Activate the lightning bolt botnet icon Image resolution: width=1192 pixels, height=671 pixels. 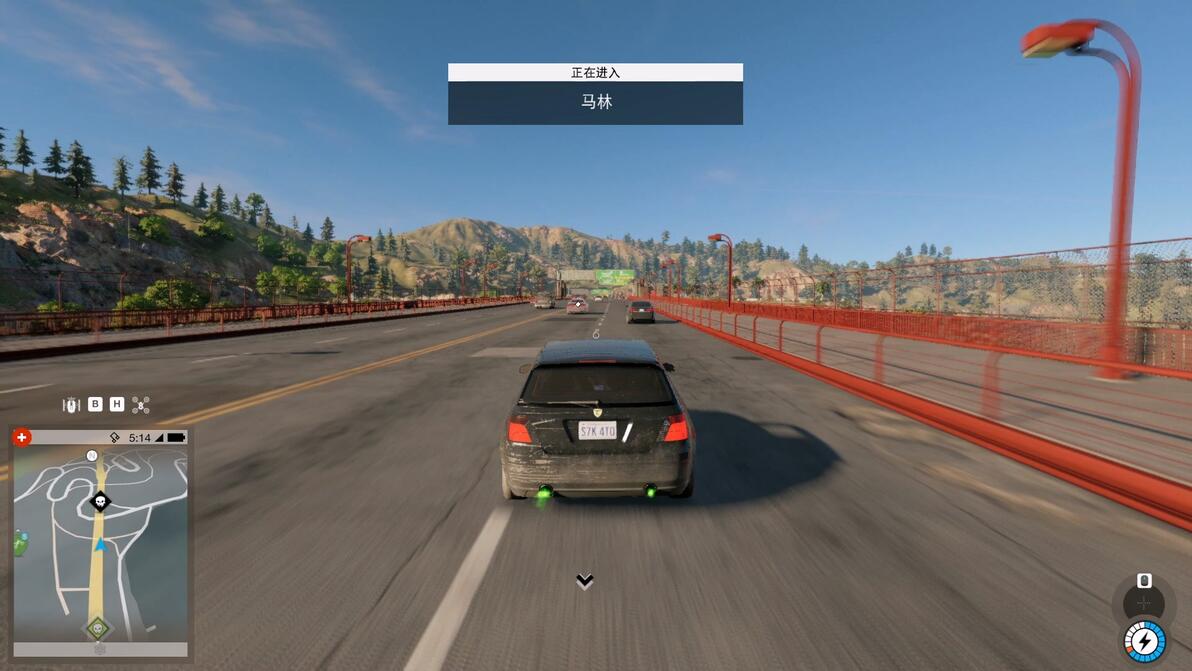coord(1144,641)
